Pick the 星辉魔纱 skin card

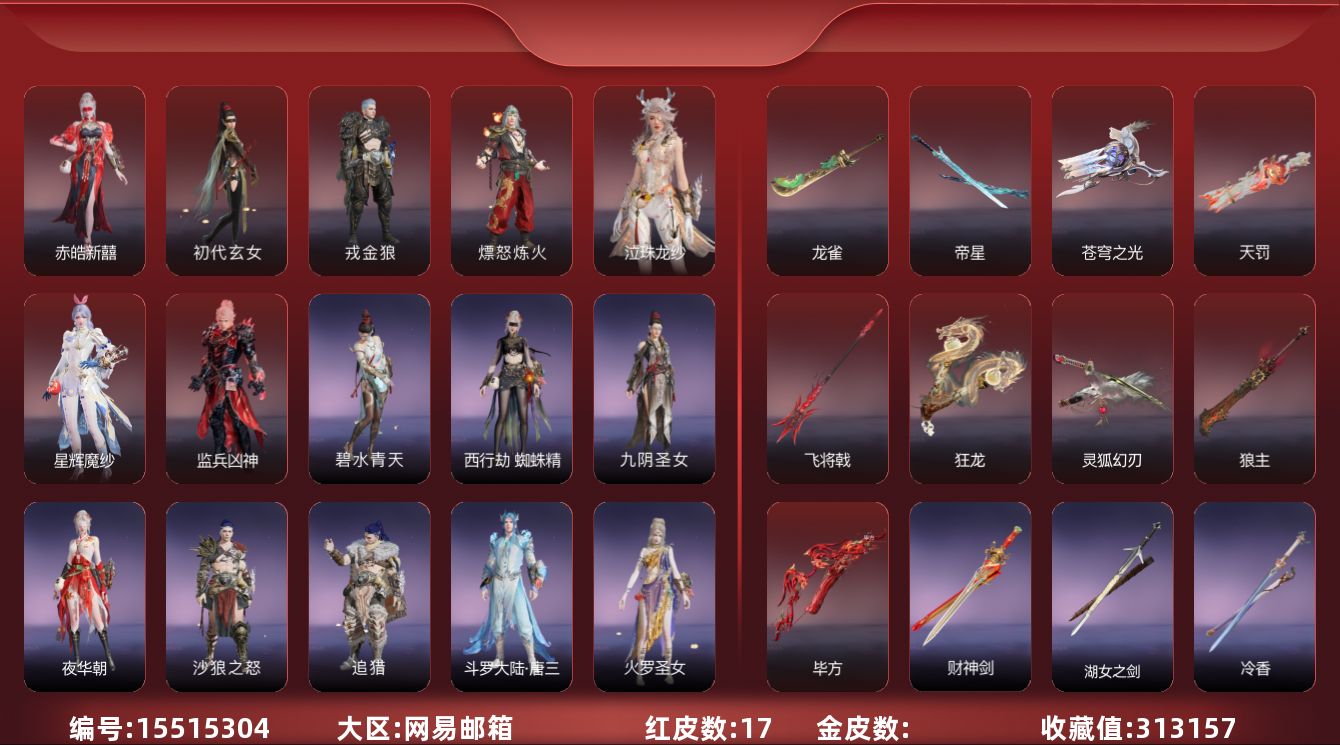(85, 388)
